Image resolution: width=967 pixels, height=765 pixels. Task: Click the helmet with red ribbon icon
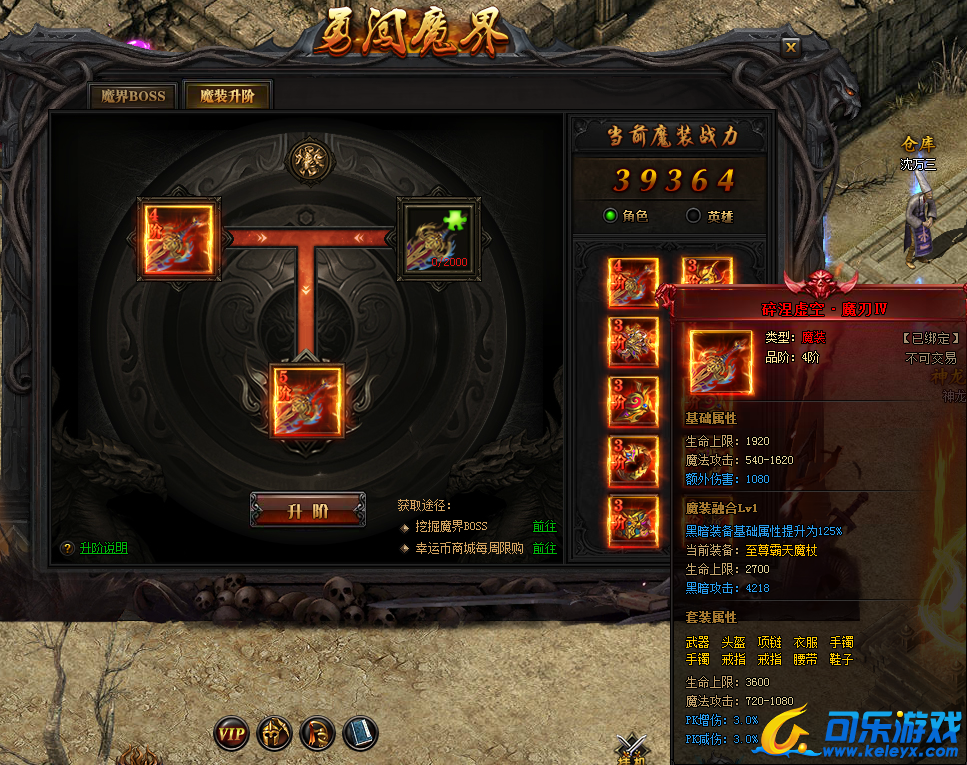click(317, 734)
